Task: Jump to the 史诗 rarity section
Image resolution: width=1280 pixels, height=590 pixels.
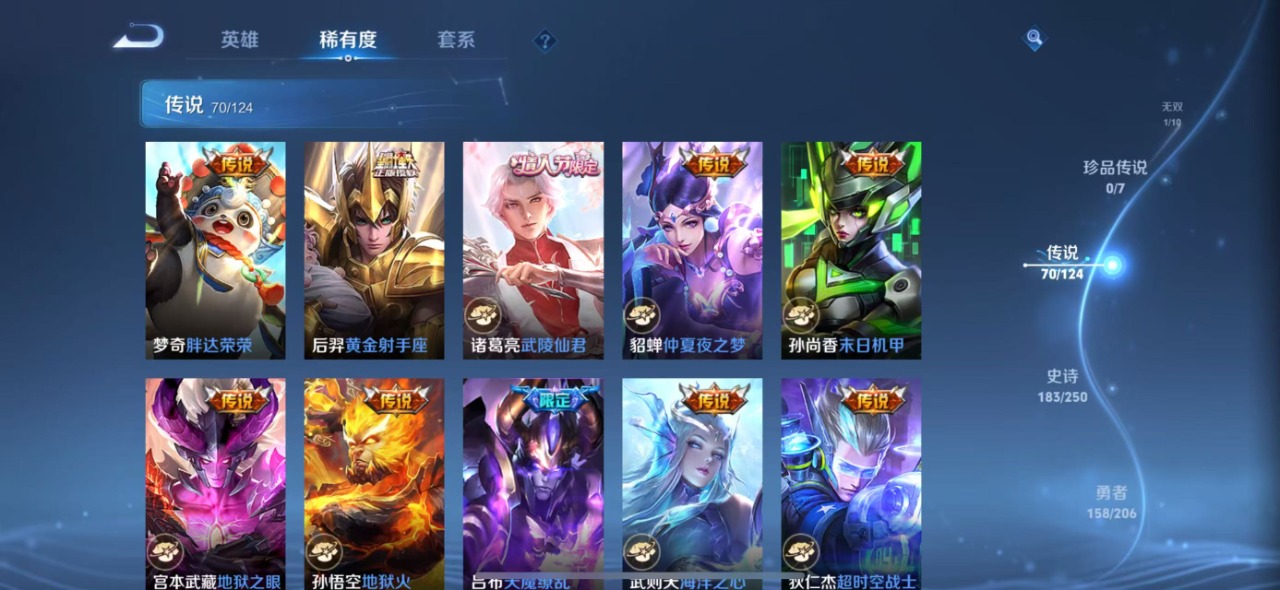Action: pyautogui.click(x=1063, y=385)
